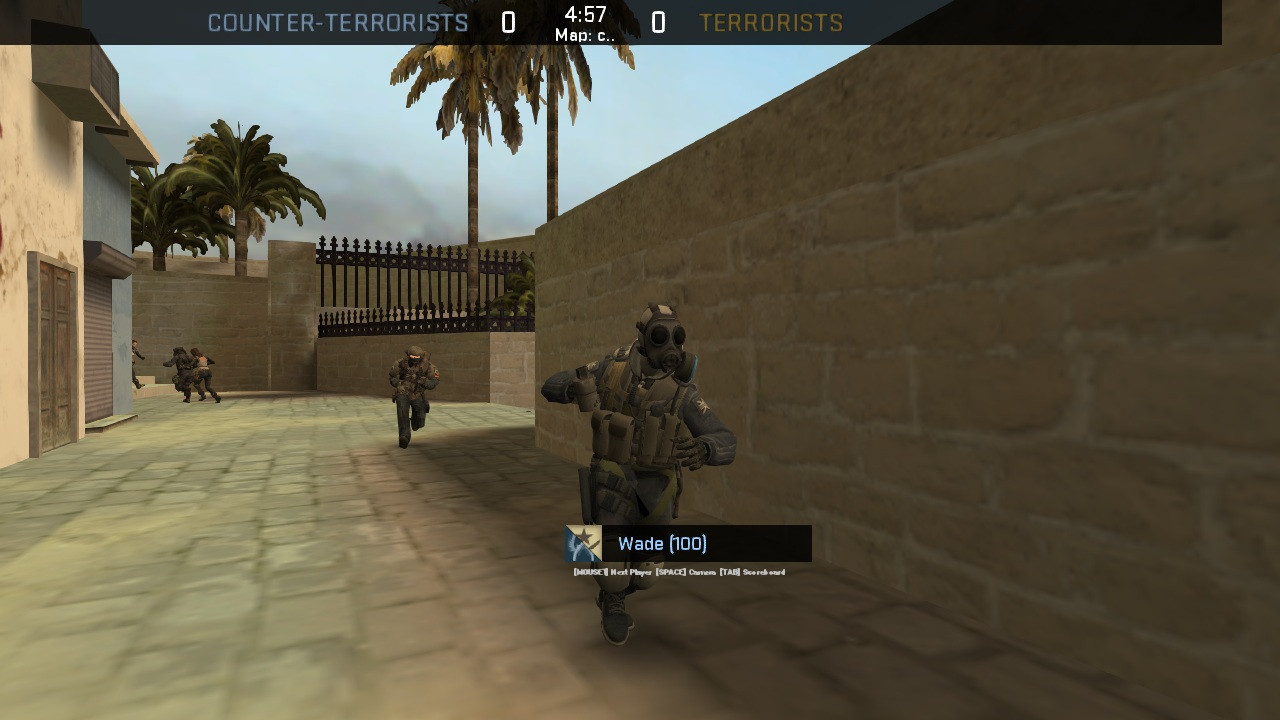This screenshot has width=1280, height=720.
Task: Click the CT team crest avatar beside Wade's name
Action: click(583, 544)
